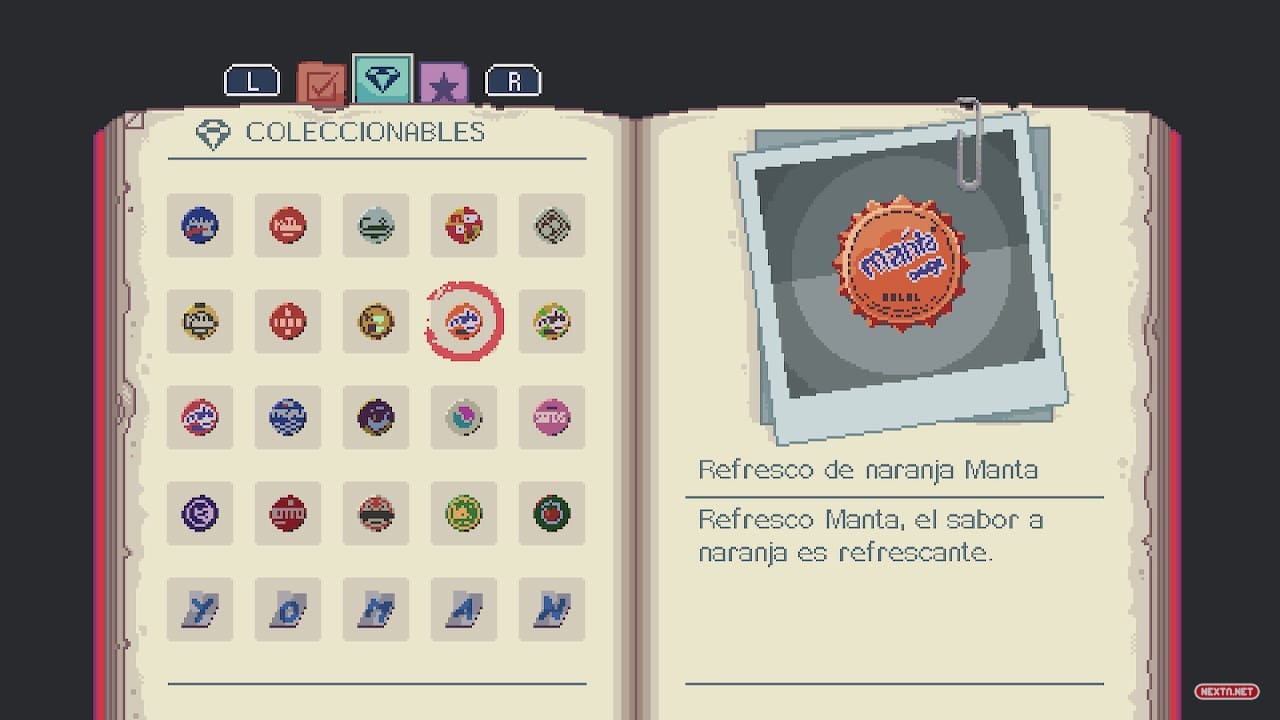Image resolution: width=1280 pixels, height=720 pixels.
Task: Select the red and yellow checkered cap
Action: [464, 226]
